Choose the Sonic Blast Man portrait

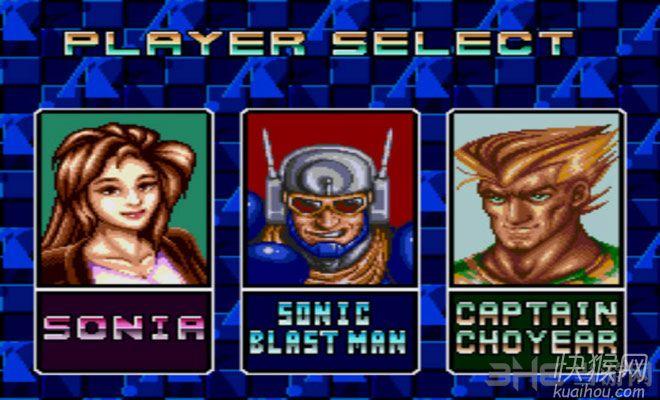(330, 198)
